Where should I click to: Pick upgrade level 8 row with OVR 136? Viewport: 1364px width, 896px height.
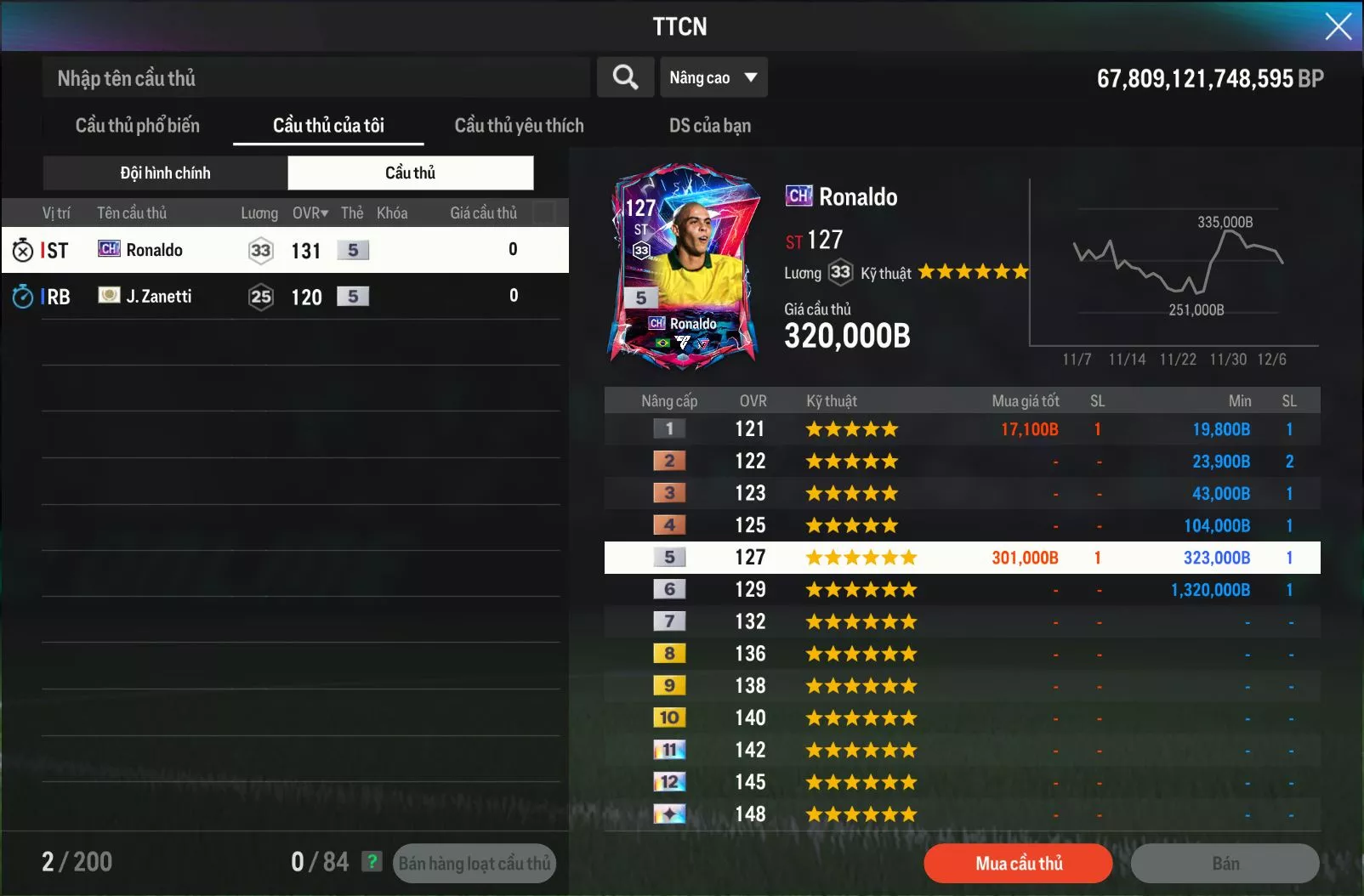[x=962, y=654]
